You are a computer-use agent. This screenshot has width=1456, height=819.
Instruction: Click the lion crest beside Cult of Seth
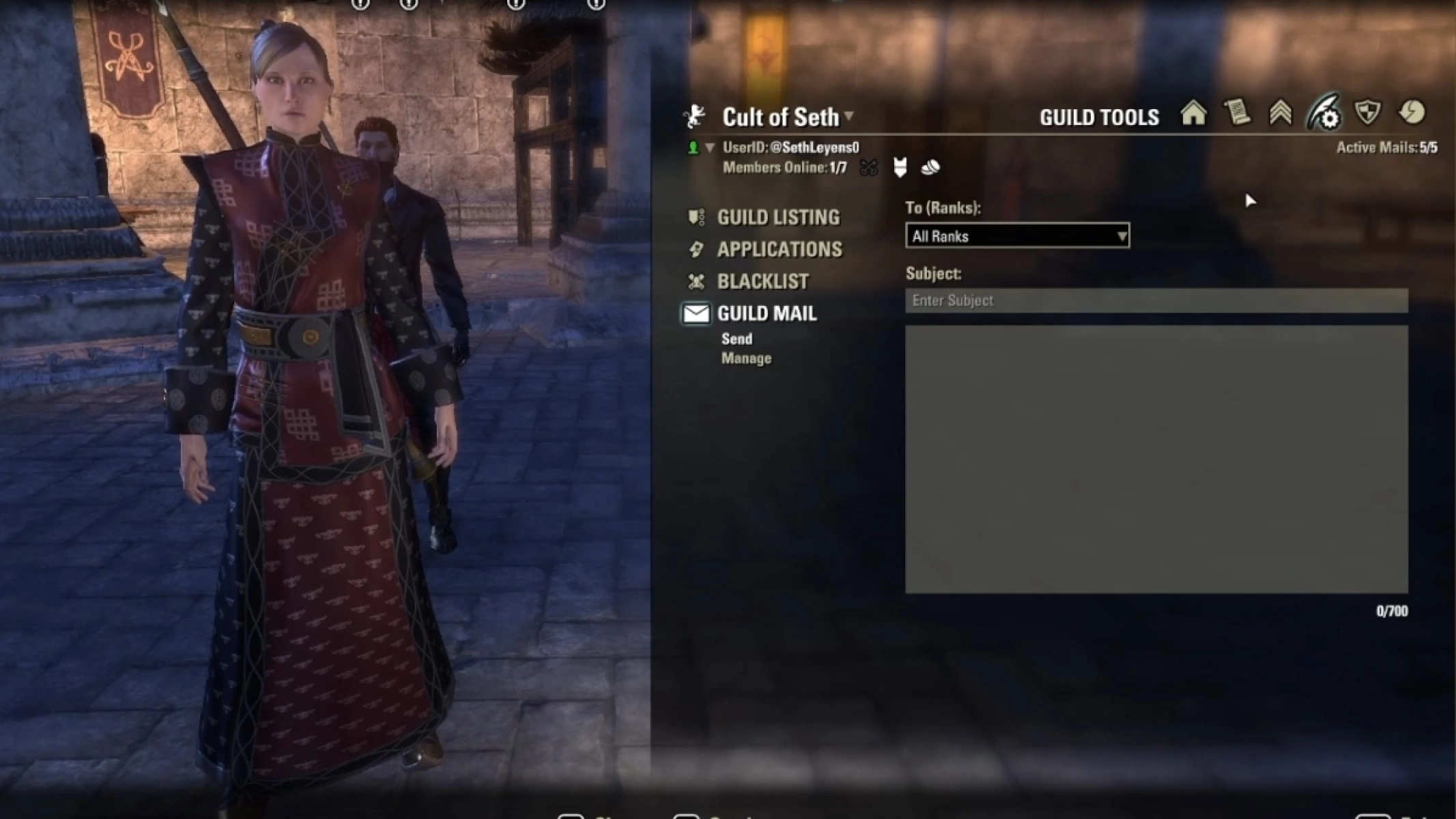(694, 116)
